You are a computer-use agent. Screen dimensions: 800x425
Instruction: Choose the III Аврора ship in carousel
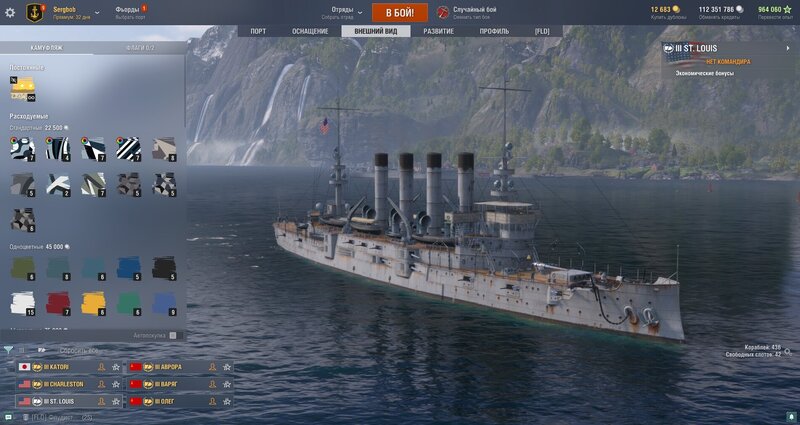(172, 367)
